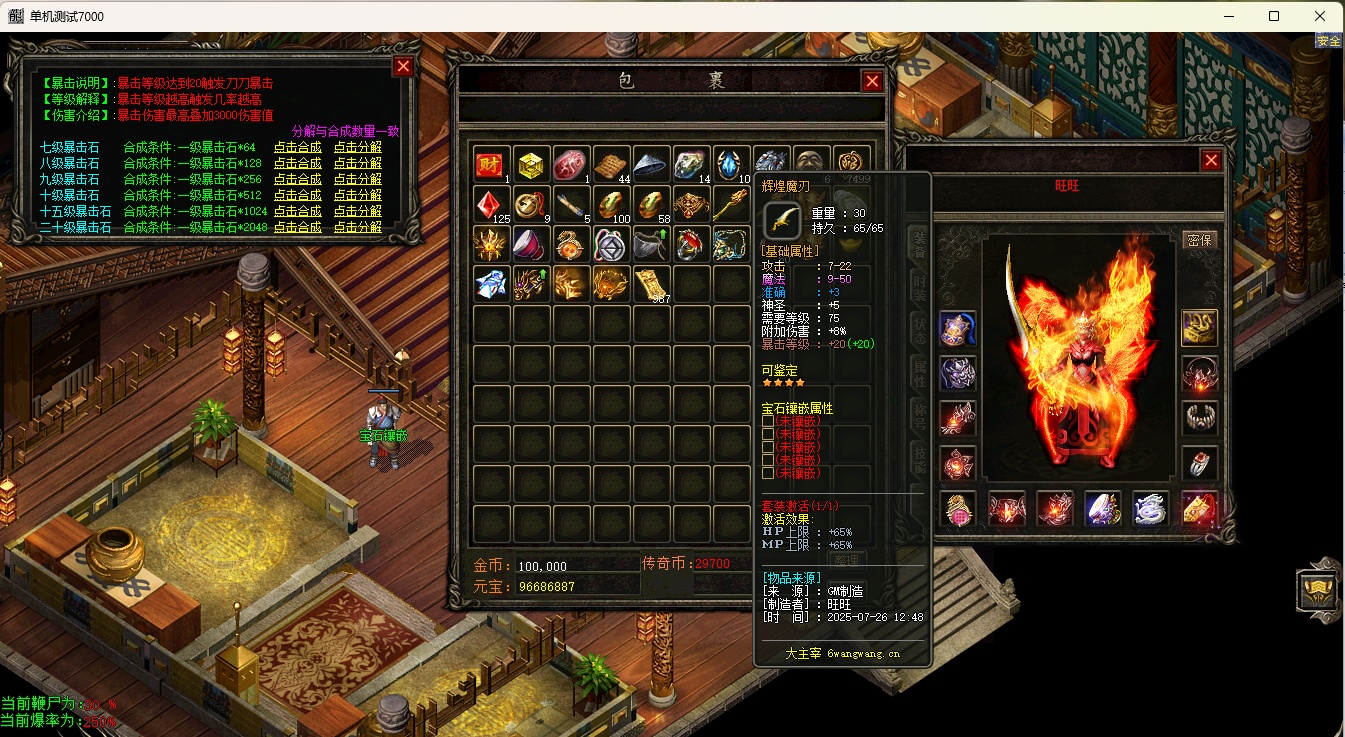Screen dimensions: 1345x737
Task: Select the red-gem ring in the bag
Action: (x=690, y=244)
